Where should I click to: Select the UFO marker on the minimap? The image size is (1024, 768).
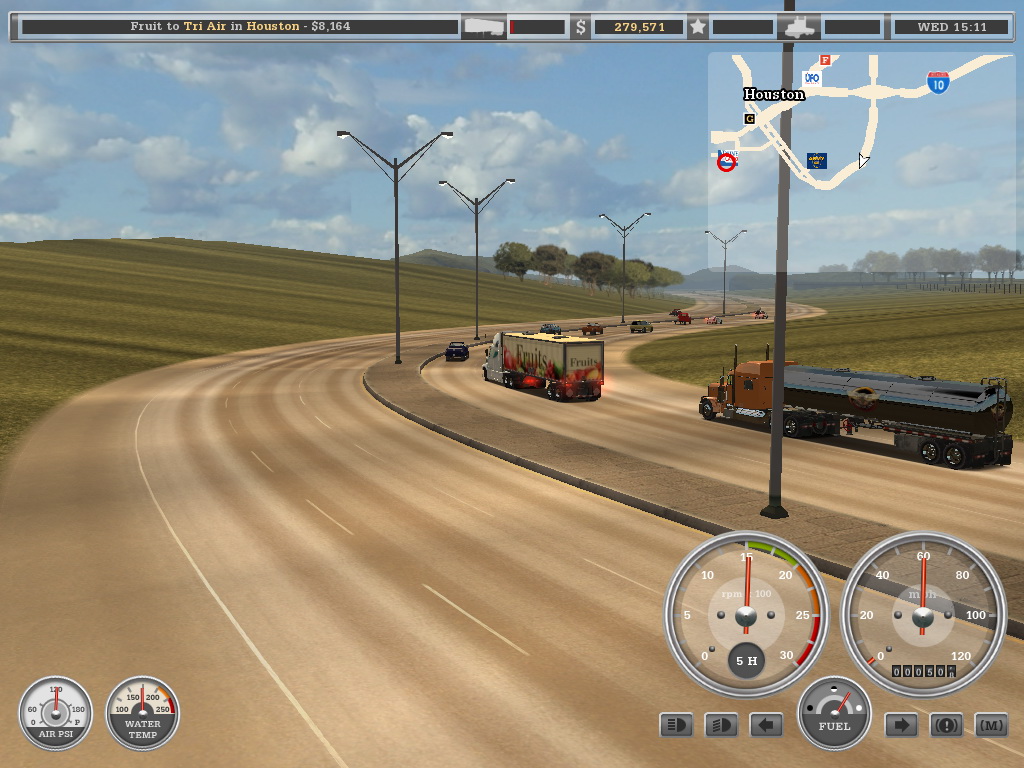pyautogui.click(x=812, y=77)
